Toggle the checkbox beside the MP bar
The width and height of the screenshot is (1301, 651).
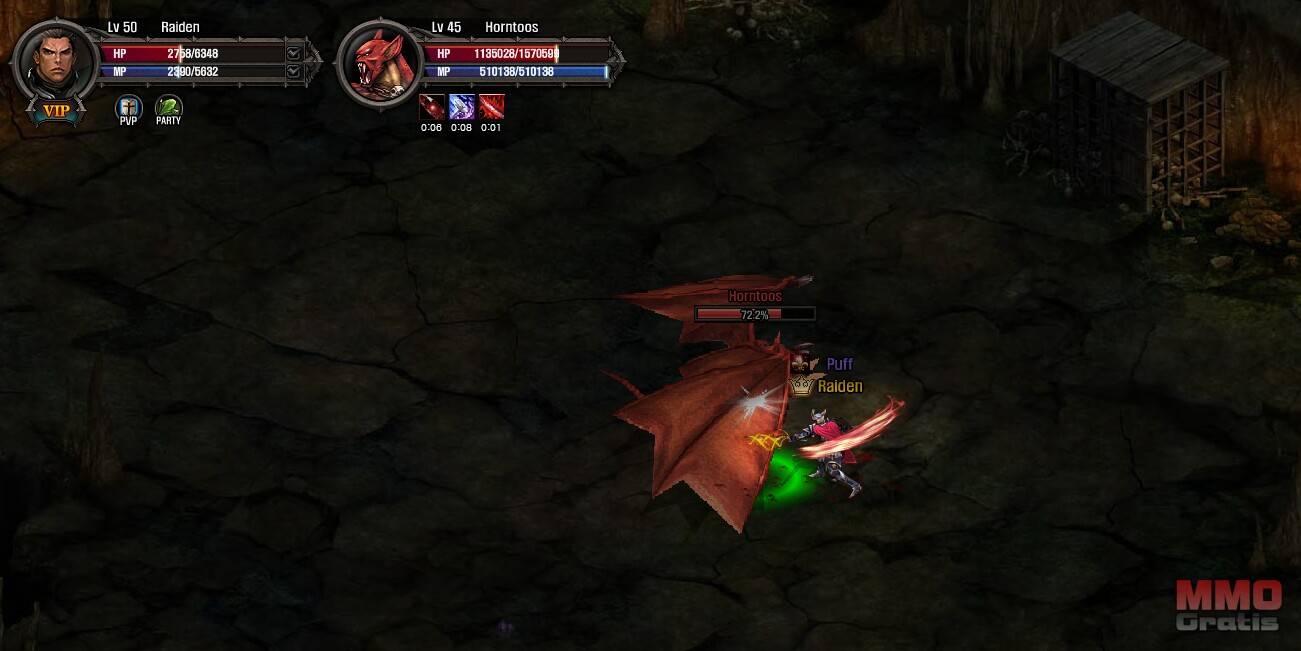(293, 71)
